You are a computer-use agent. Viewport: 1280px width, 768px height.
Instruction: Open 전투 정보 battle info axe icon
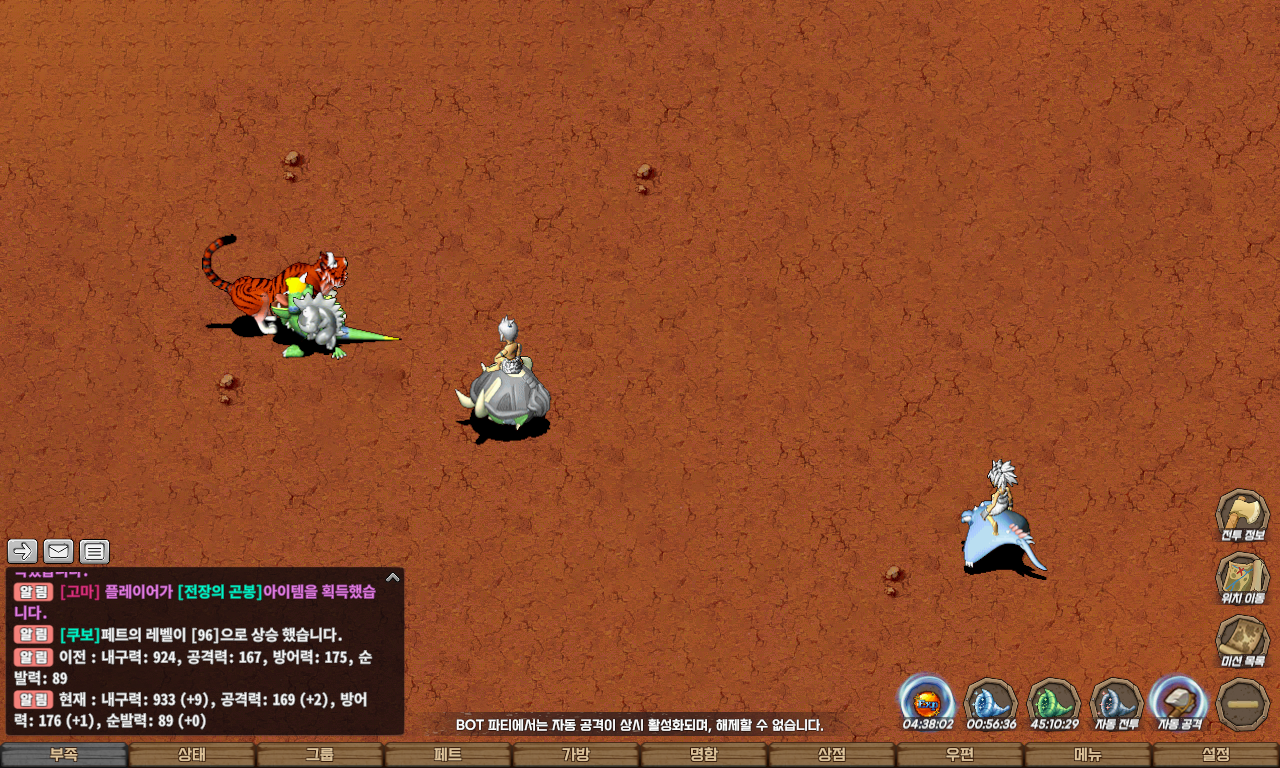[x=1242, y=514]
